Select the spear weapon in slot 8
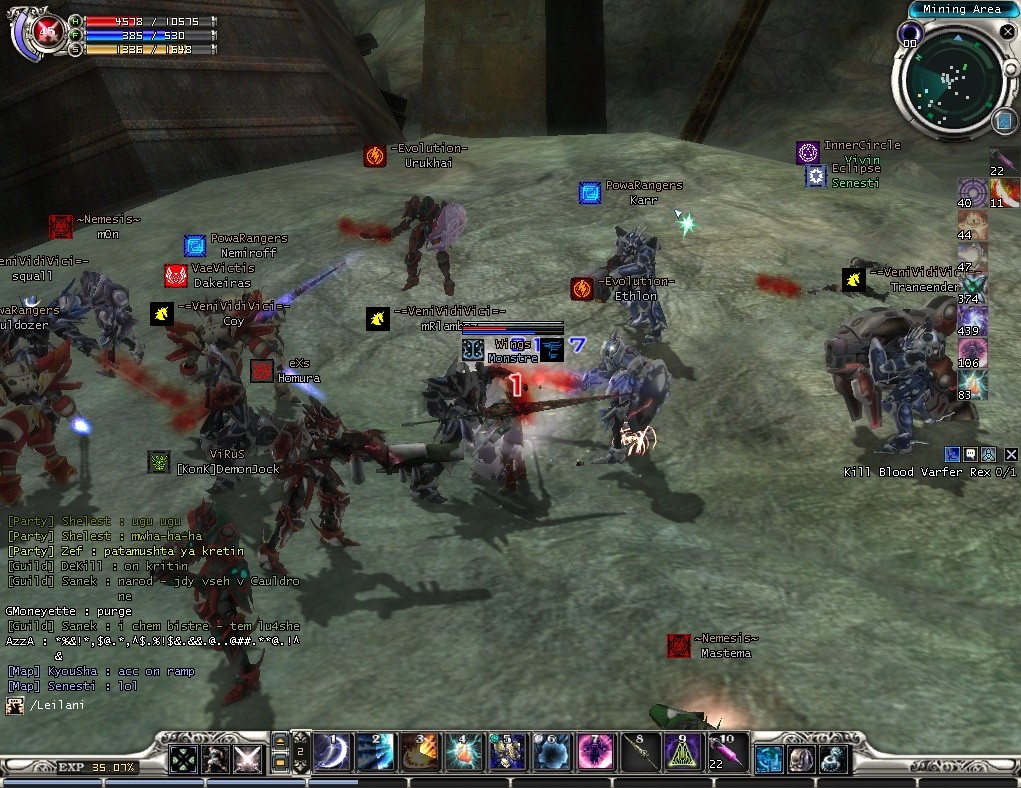The height and width of the screenshot is (788, 1021). pyautogui.click(x=640, y=752)
